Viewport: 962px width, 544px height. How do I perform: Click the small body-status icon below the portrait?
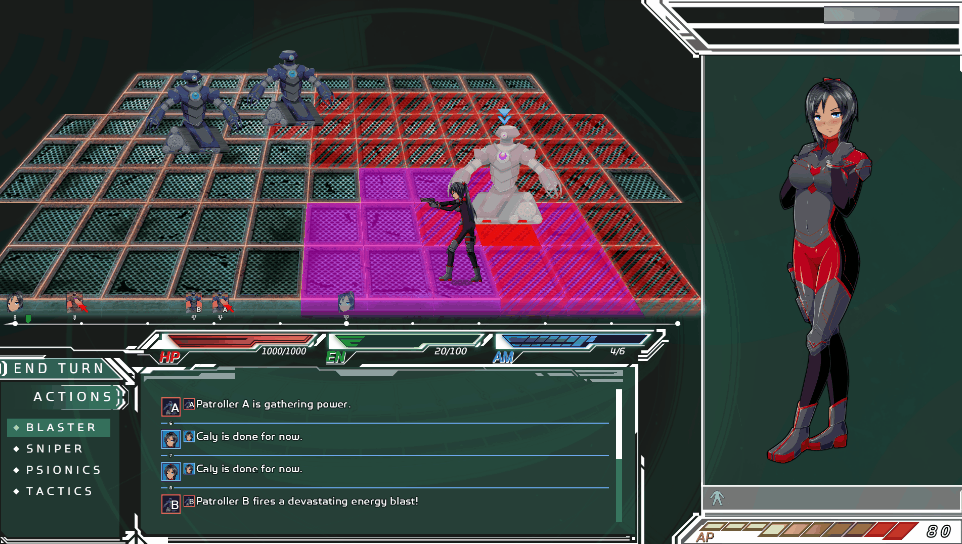click(716, 497)
